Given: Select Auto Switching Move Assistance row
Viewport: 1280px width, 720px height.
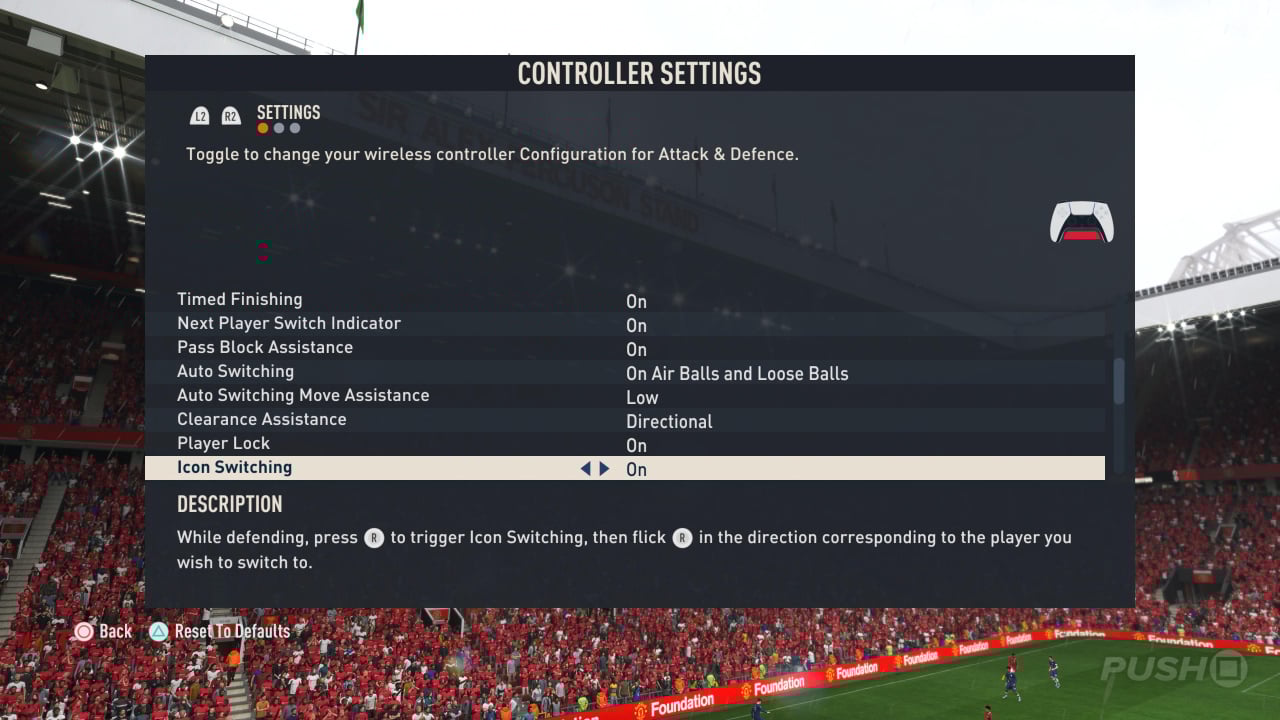Looking at the screenshot, I should (303, 396).
